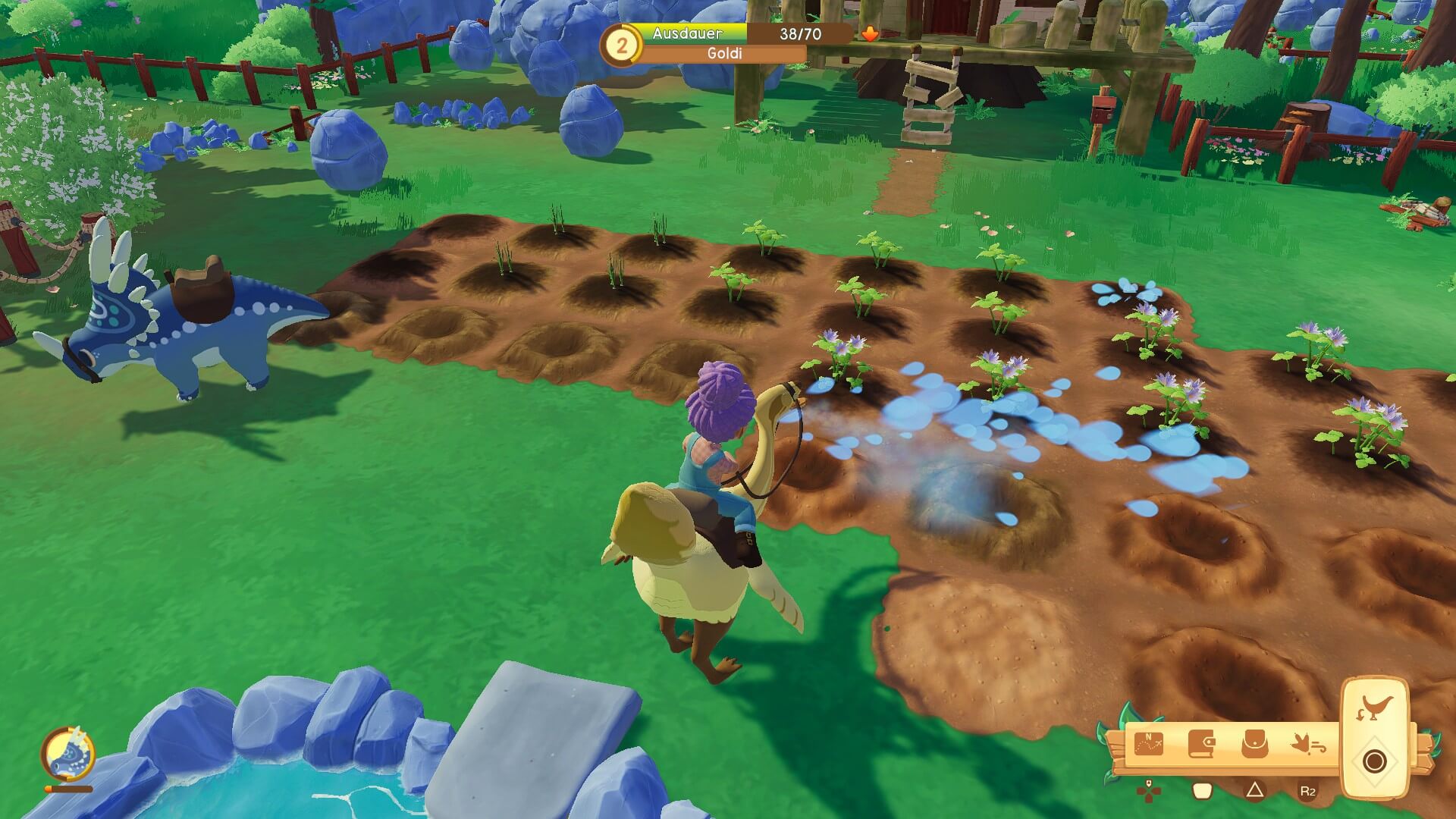Select the blue triceratops companion portrait

[x=67, y=755]
